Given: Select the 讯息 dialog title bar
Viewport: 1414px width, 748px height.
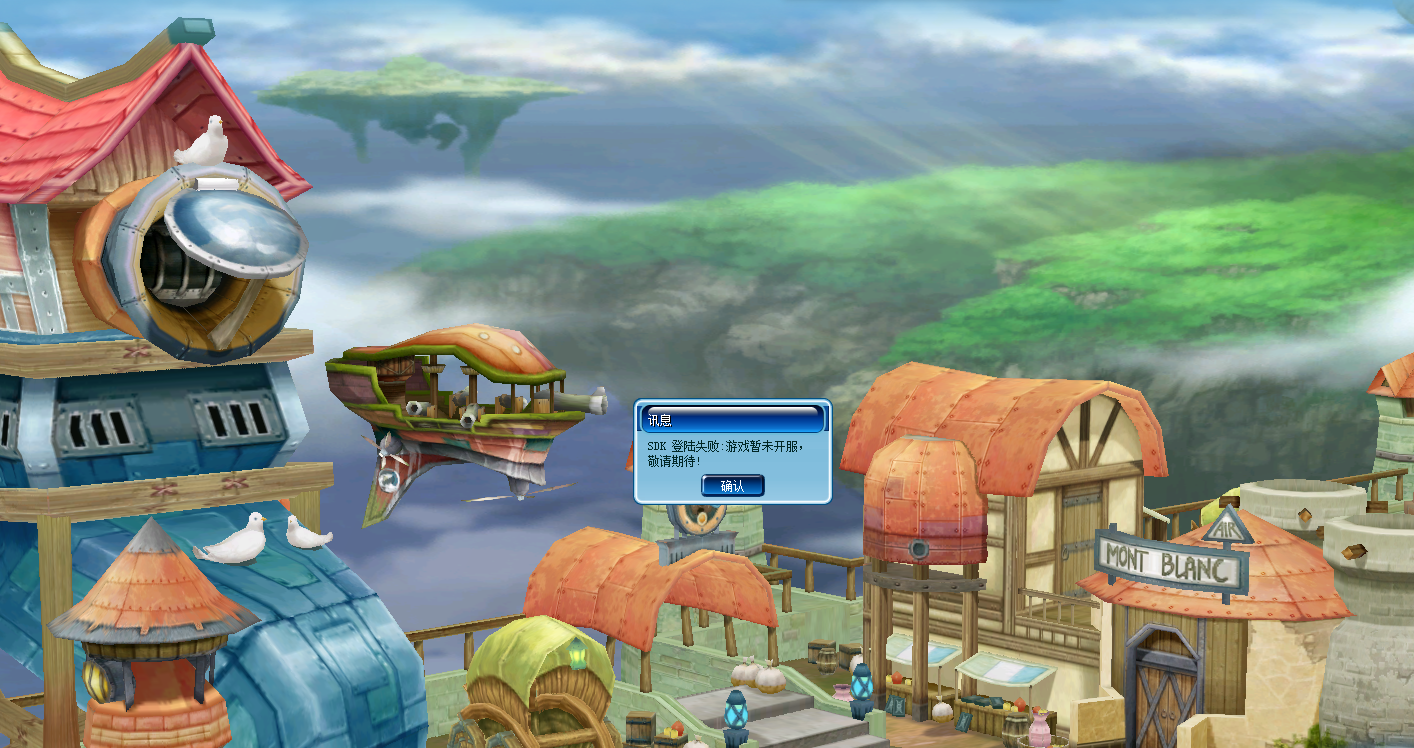Looking at the screenshot, I should tap(700, 418).
